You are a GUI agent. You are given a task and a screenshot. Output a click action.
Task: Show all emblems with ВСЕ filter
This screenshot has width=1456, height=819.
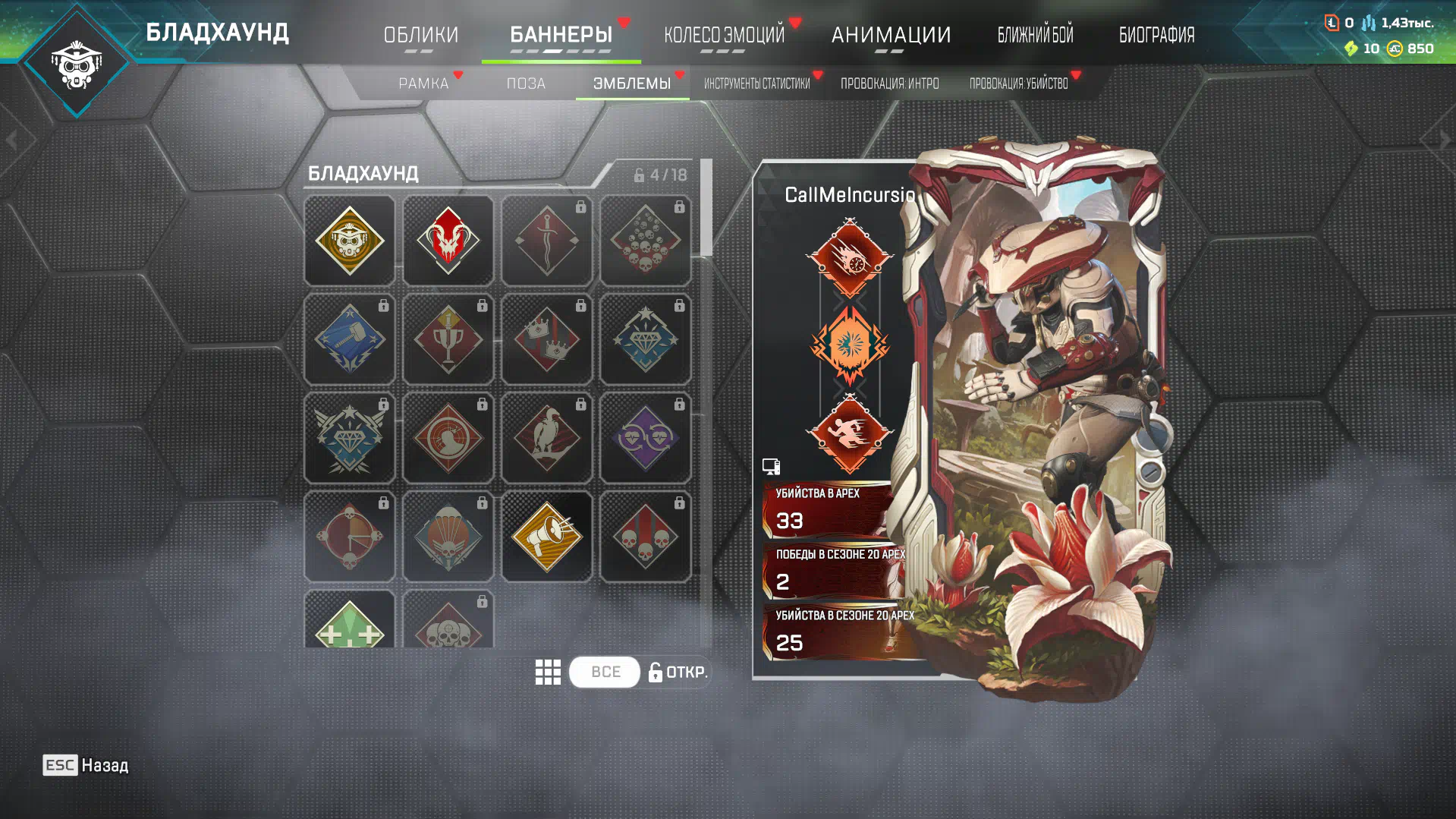pyautogui.click(x=605, y=672)
